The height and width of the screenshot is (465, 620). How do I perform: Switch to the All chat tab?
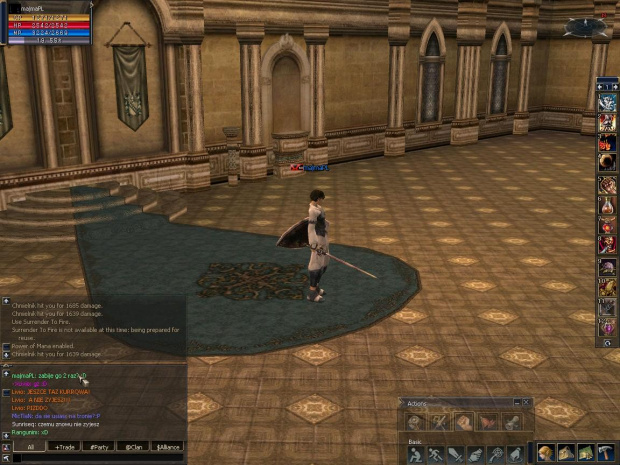[30, 447]
